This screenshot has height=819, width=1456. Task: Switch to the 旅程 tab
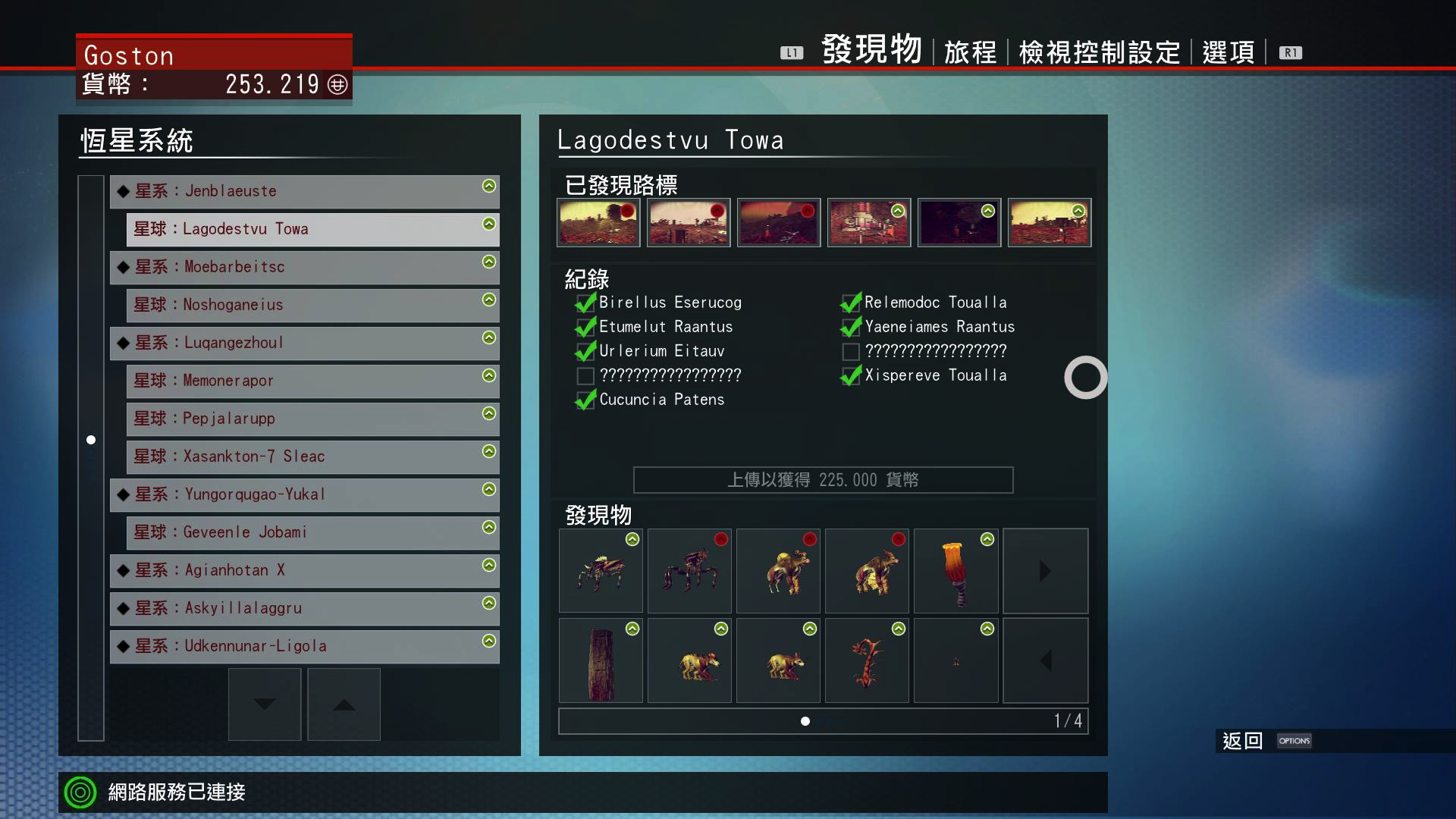pyautogui.click(x=970, y=52)
